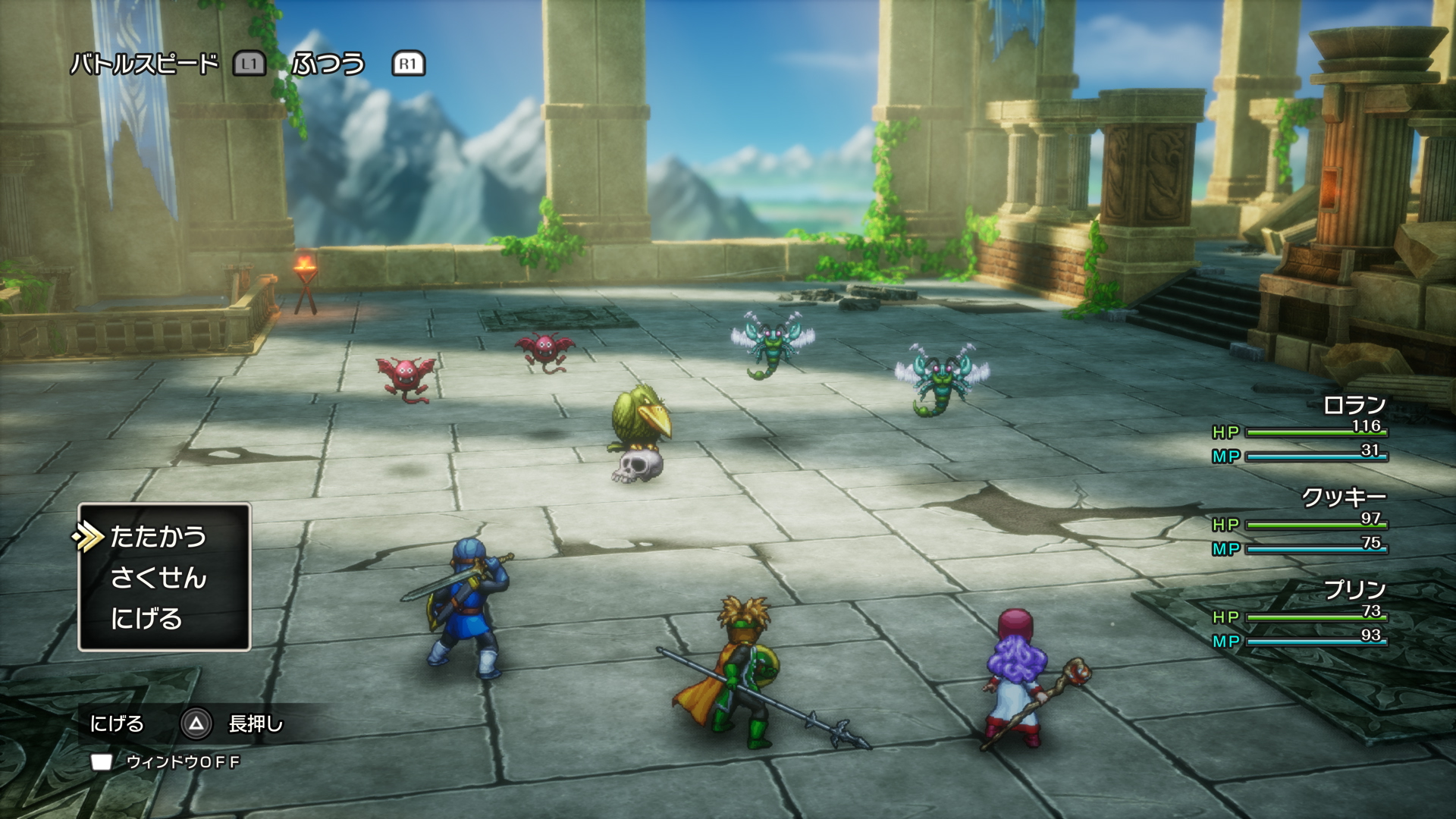Select クッキー in the party status
1456x819 pixels.
(1344, 497)
